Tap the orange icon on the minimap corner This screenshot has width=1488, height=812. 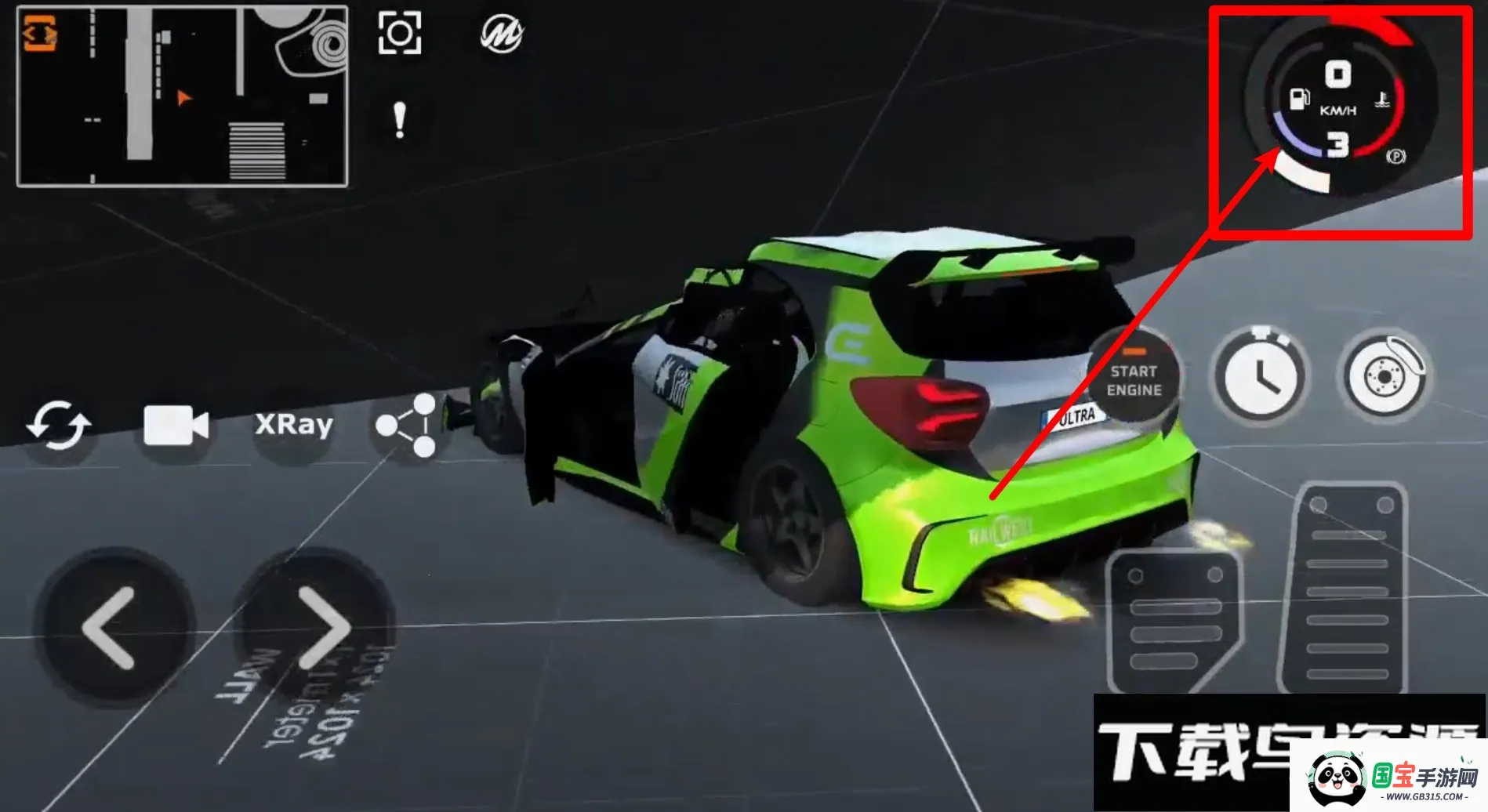[39, 33]
